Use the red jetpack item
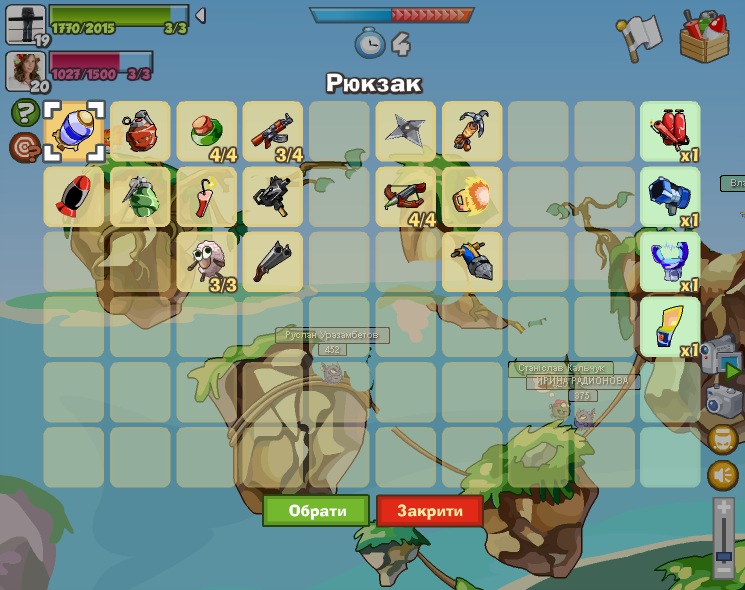Image resolution: width=745 pixels, height=590 pixels. point(670,131)
